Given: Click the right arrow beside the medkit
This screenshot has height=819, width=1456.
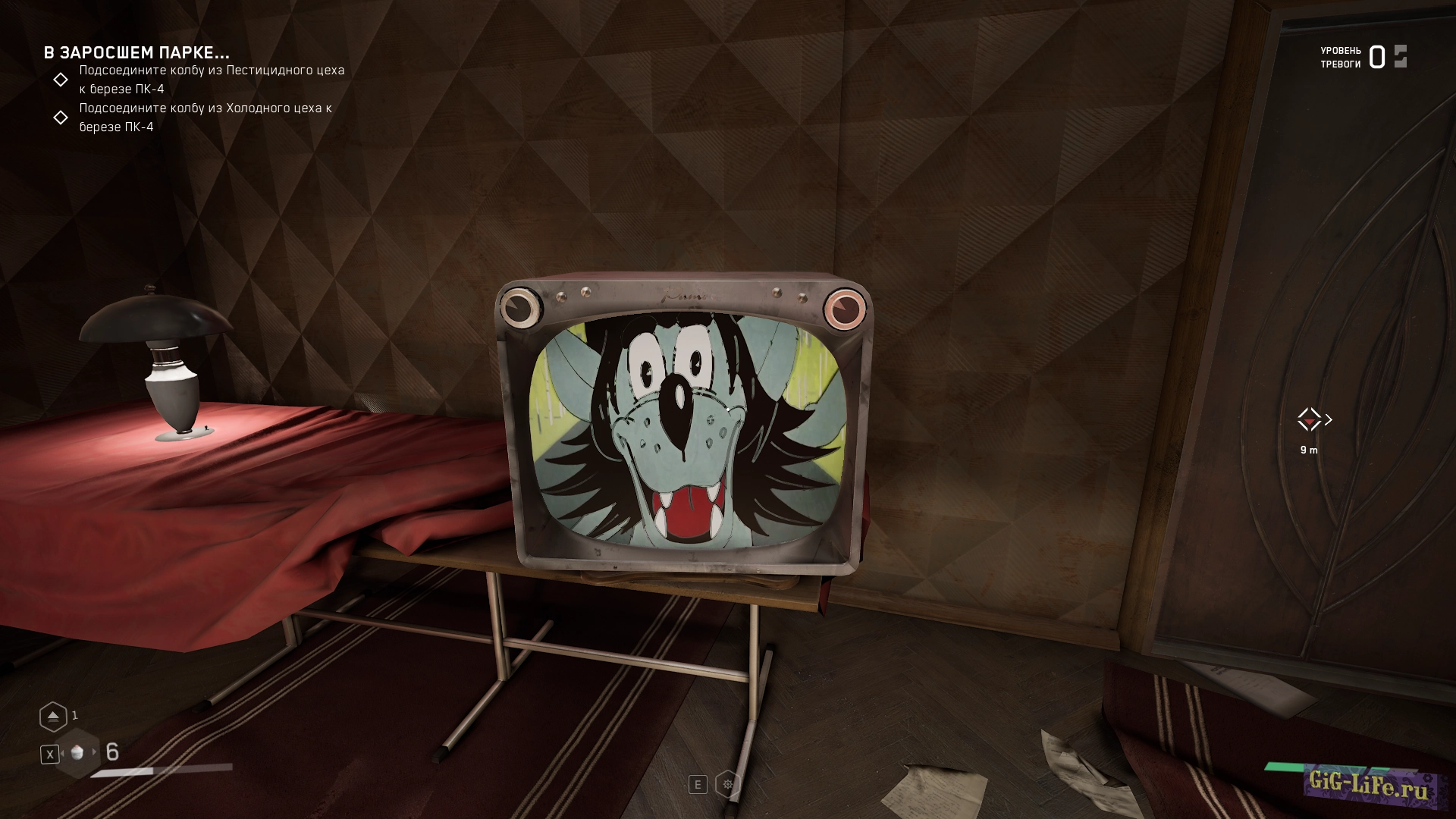Looking at the screenshot, I should pyautogui.click(x=94, y=754).
